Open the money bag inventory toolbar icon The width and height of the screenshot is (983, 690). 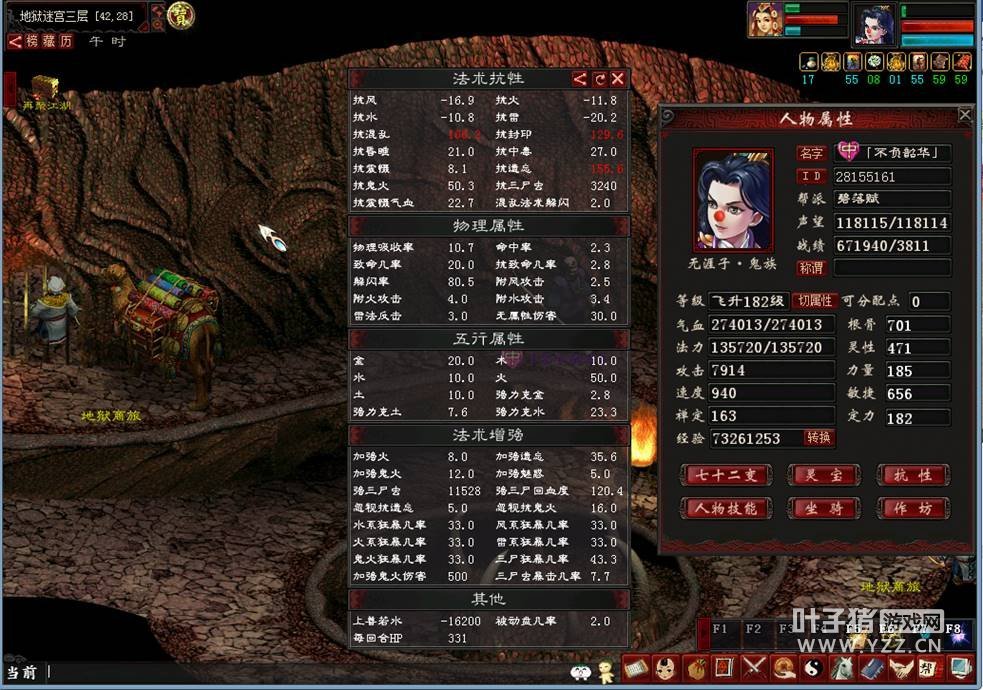point(697,667)
